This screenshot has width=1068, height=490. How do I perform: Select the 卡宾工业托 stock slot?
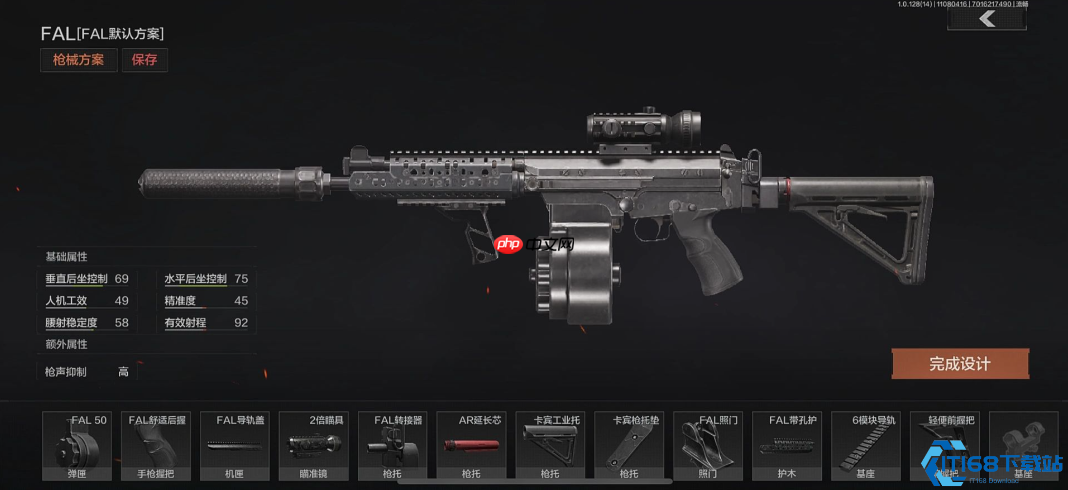pos(551,446)
